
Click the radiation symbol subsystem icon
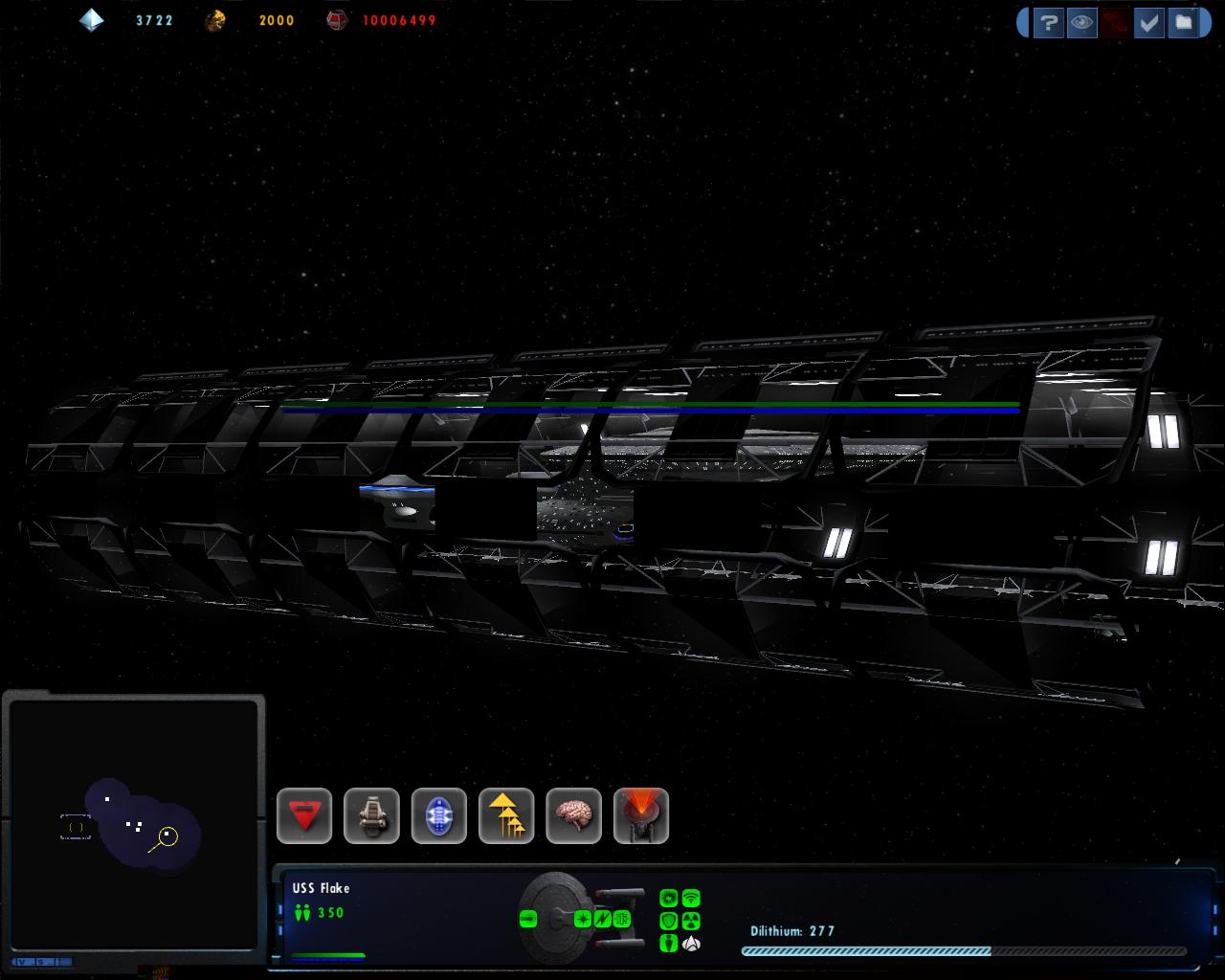[691, 921]
